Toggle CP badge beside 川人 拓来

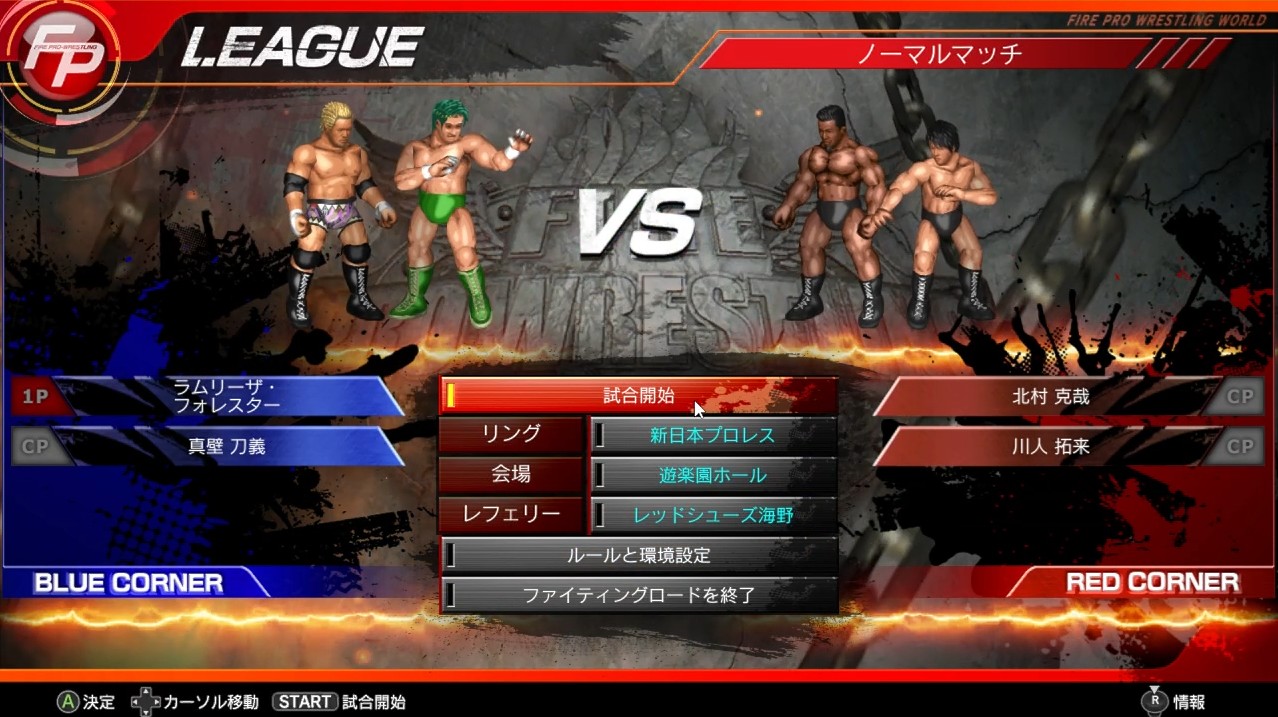pos(1240,447)
